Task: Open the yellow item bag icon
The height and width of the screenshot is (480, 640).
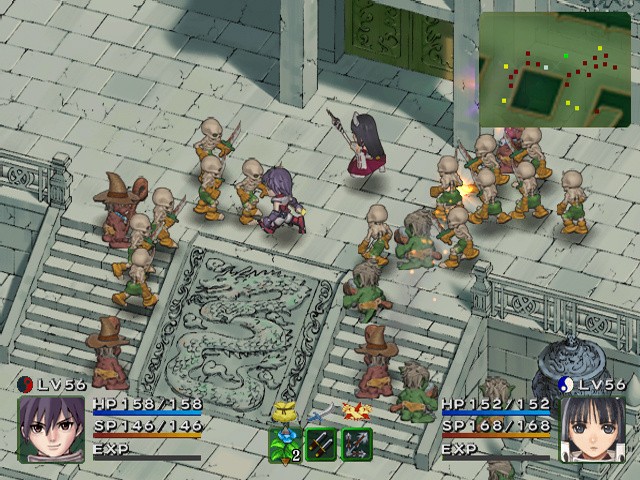Action: [283, 412]
